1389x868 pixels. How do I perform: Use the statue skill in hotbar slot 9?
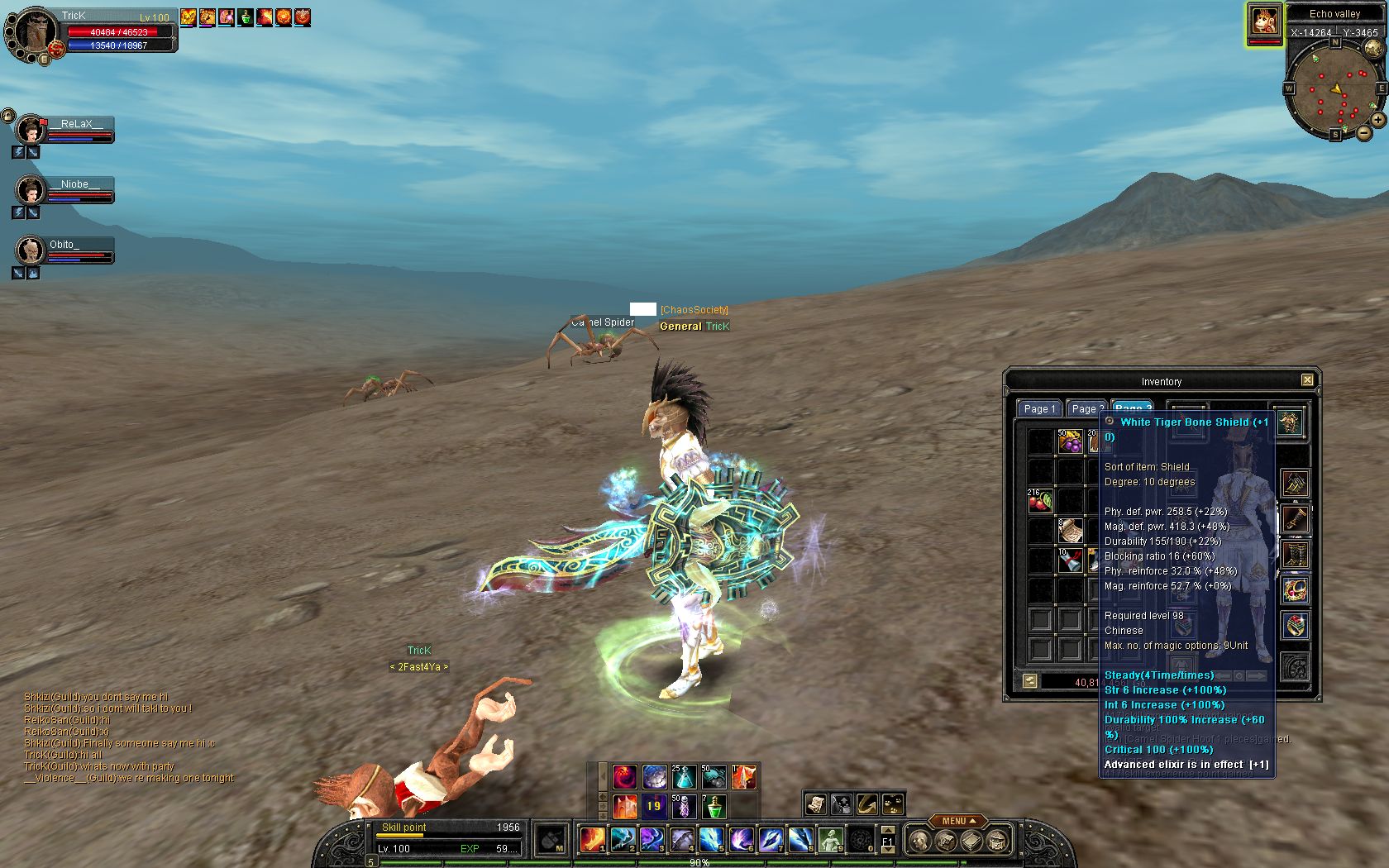pyautogui.click(x=830, y=839)
